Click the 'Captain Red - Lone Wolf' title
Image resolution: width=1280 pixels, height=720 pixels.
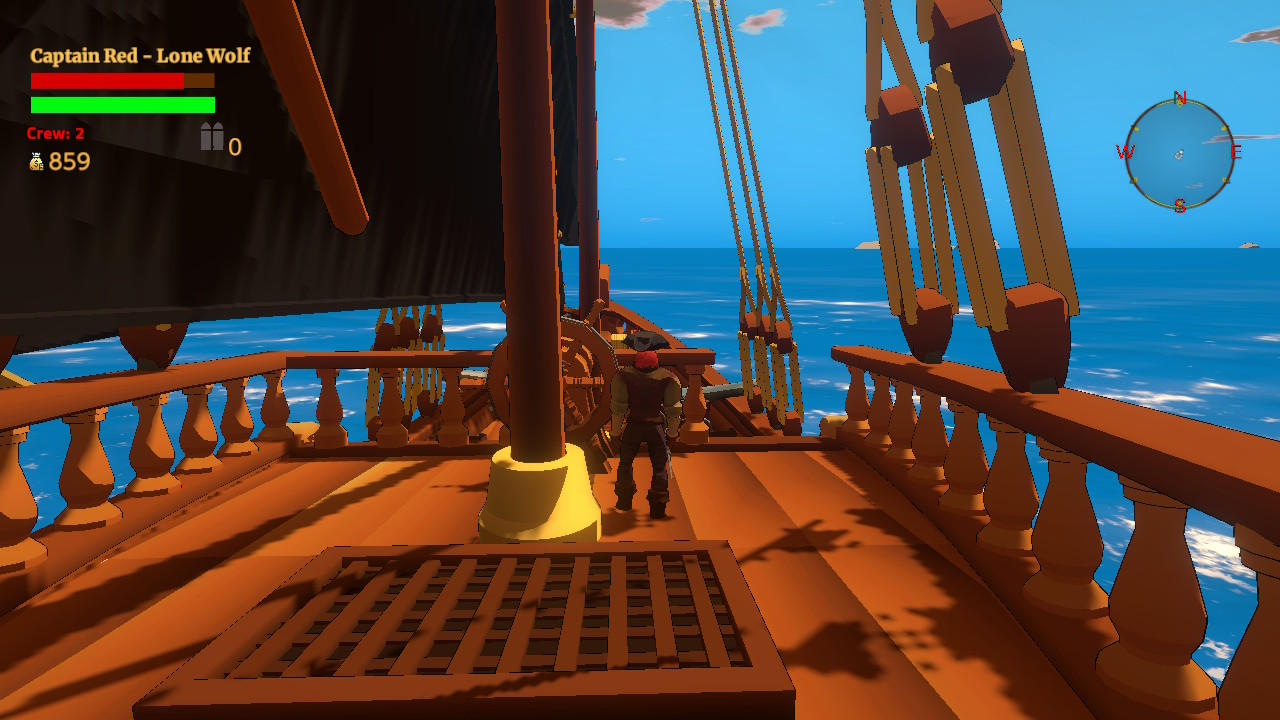(x=140, y=56)
